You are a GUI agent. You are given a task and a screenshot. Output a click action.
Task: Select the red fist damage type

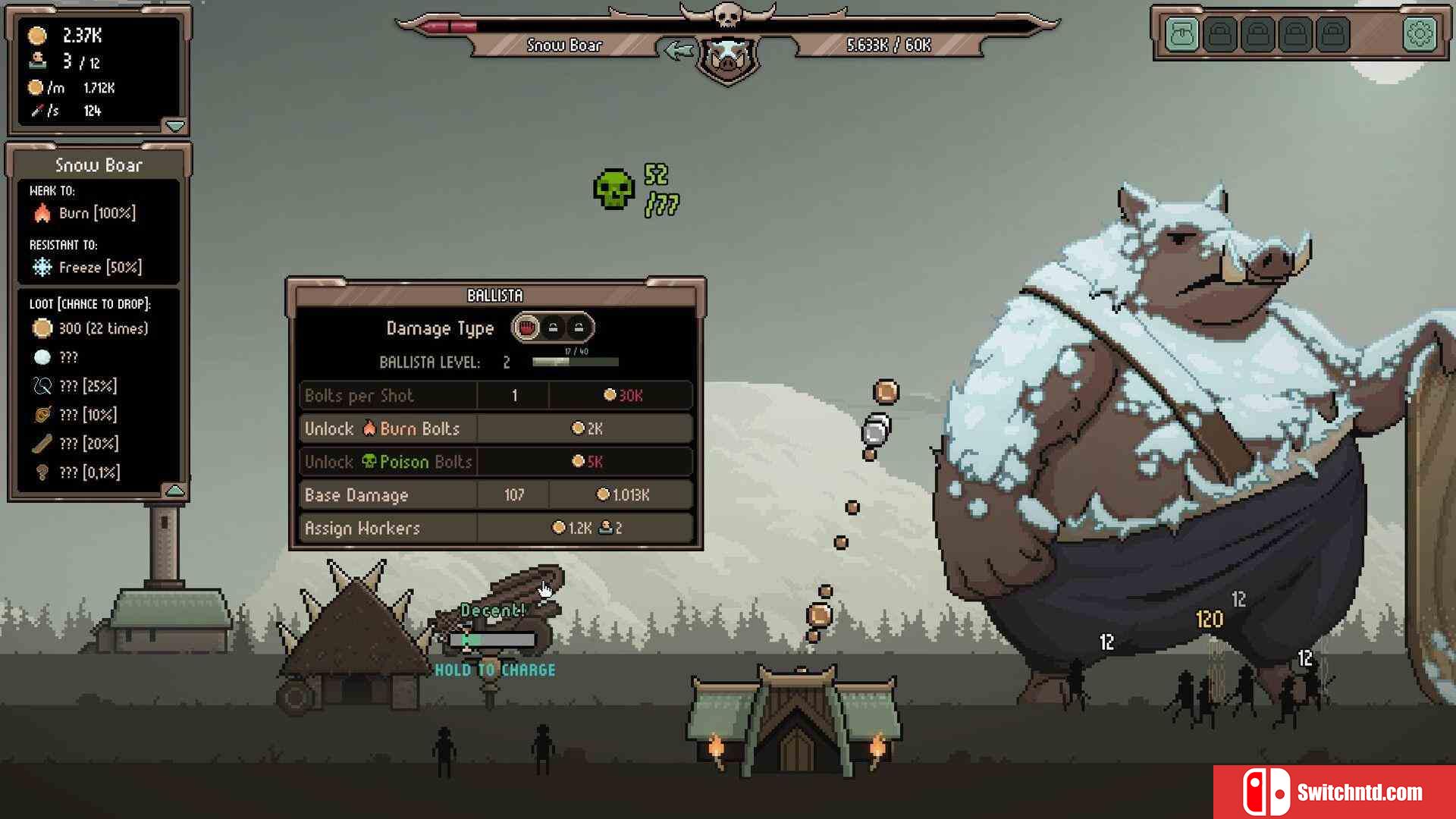click(x=526, y=328)
